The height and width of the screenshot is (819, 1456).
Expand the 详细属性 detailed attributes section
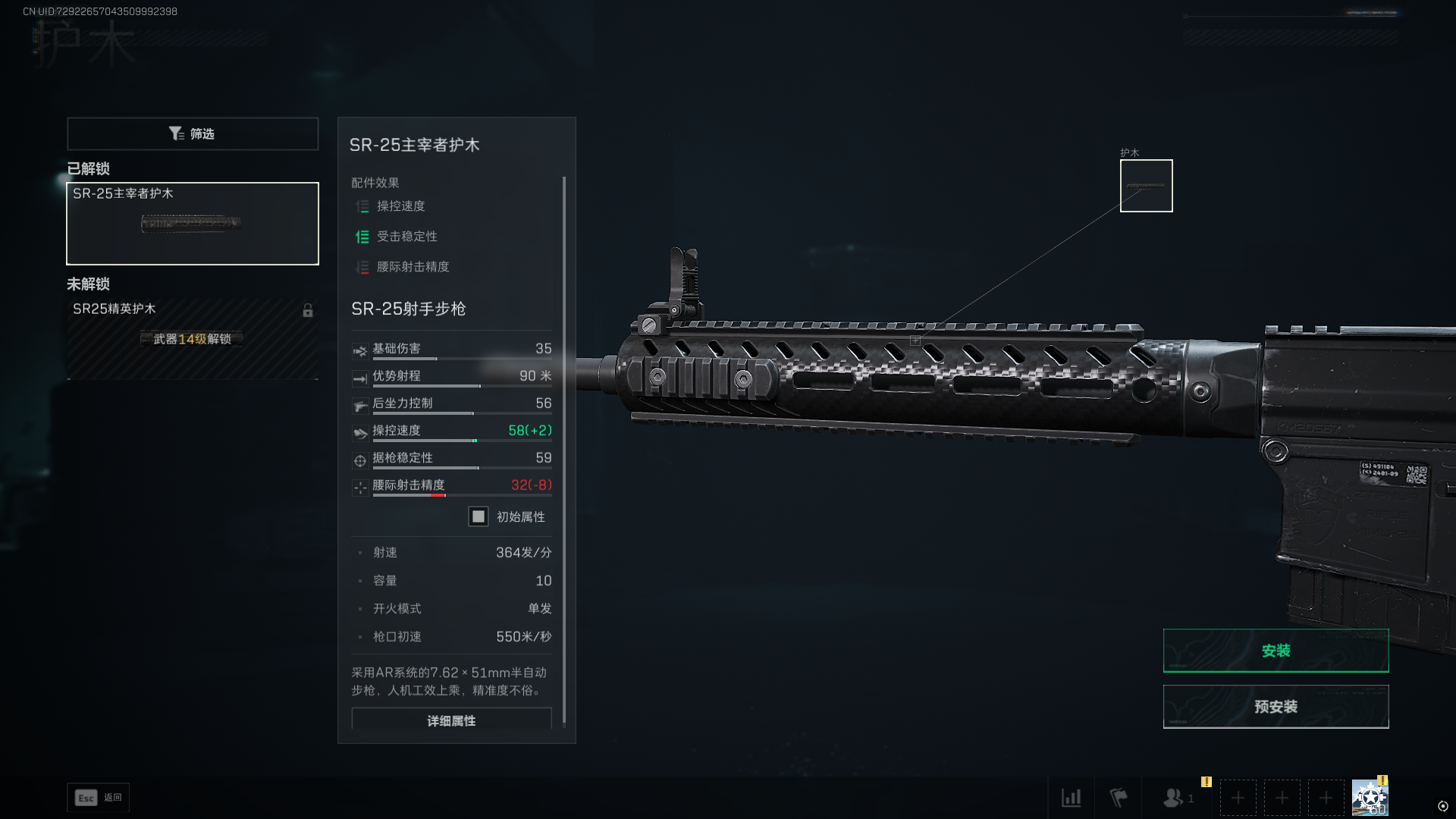(x=450, y=720)
